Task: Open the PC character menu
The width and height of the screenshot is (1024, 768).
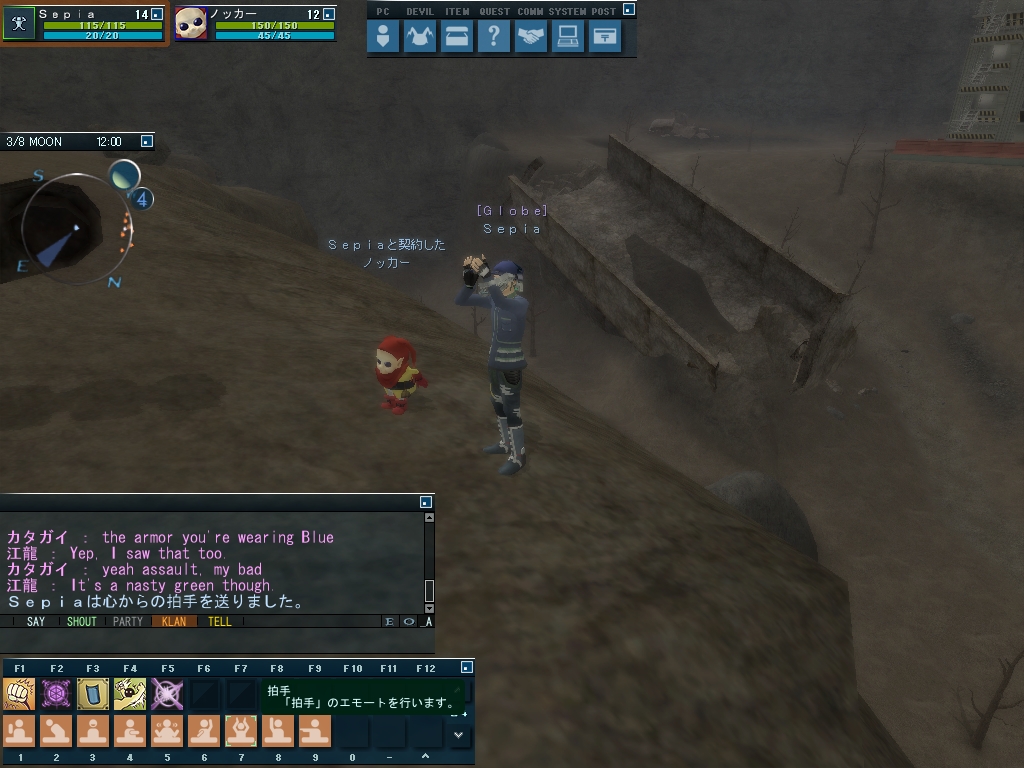Action: click(383, 37)
